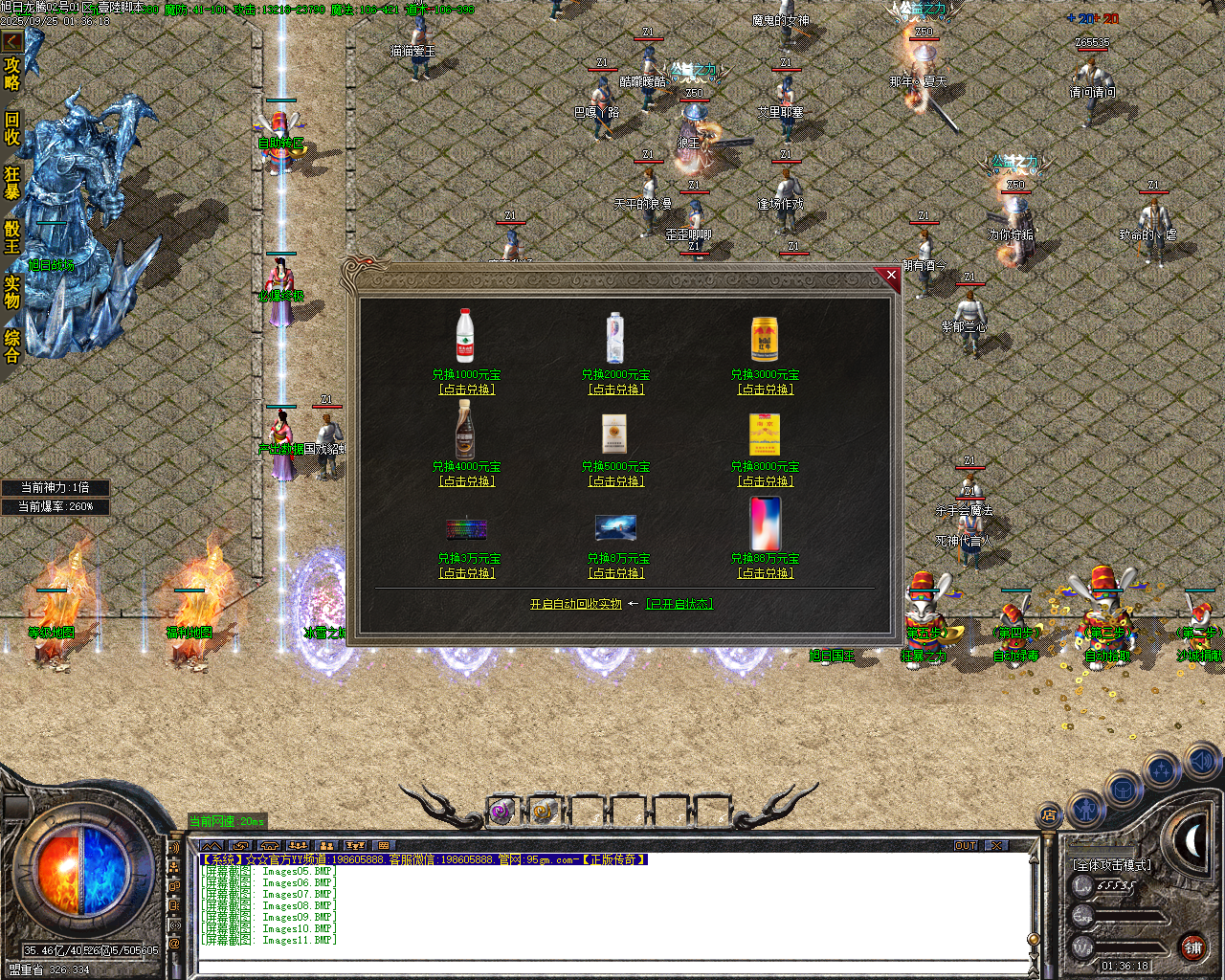Click the chat scrollbar up arrow
The height and width of the screenshot is (980, 1225).
[x=1032, y=861]
